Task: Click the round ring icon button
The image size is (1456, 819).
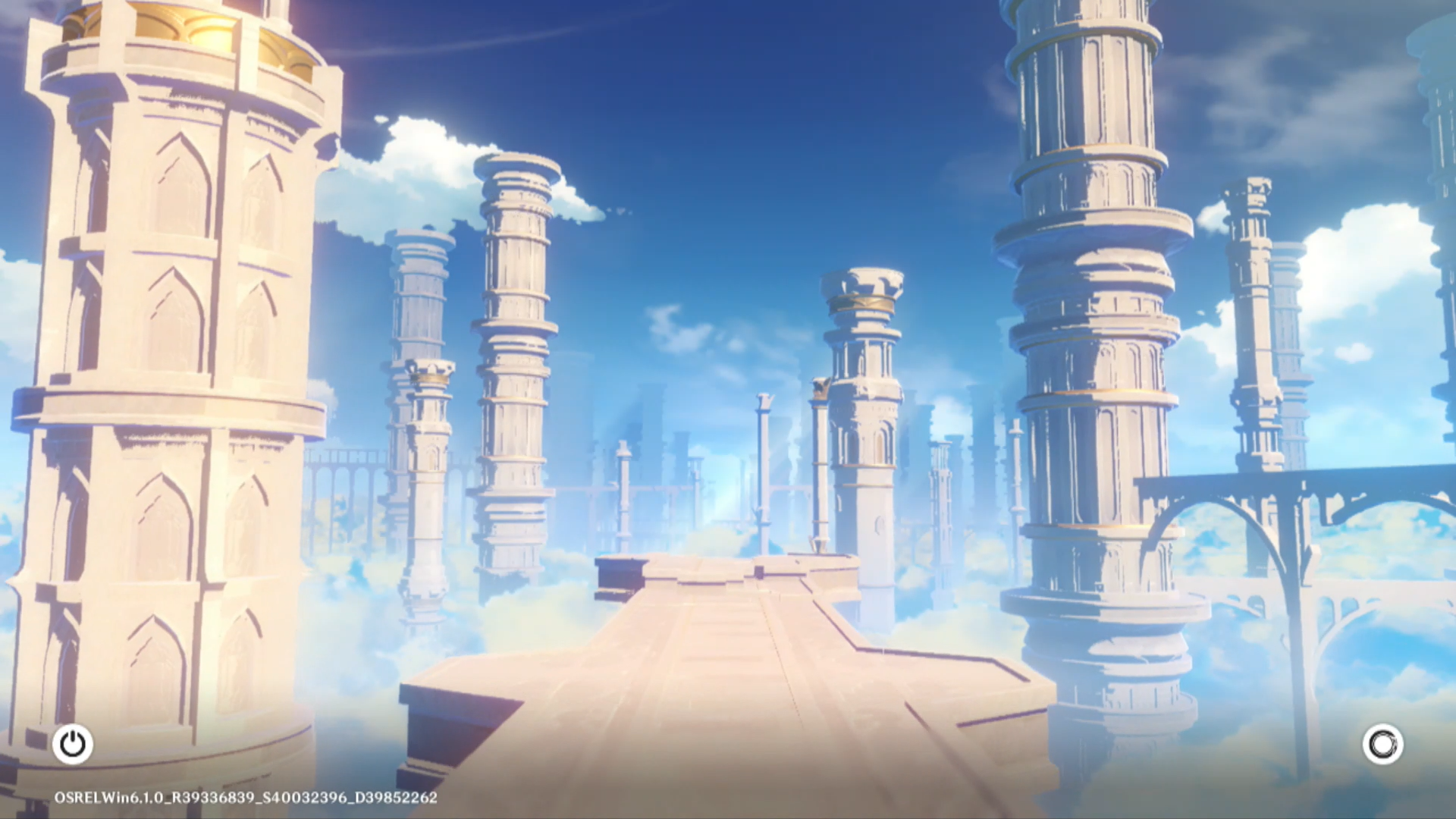Action: (x=1382, y=744)
